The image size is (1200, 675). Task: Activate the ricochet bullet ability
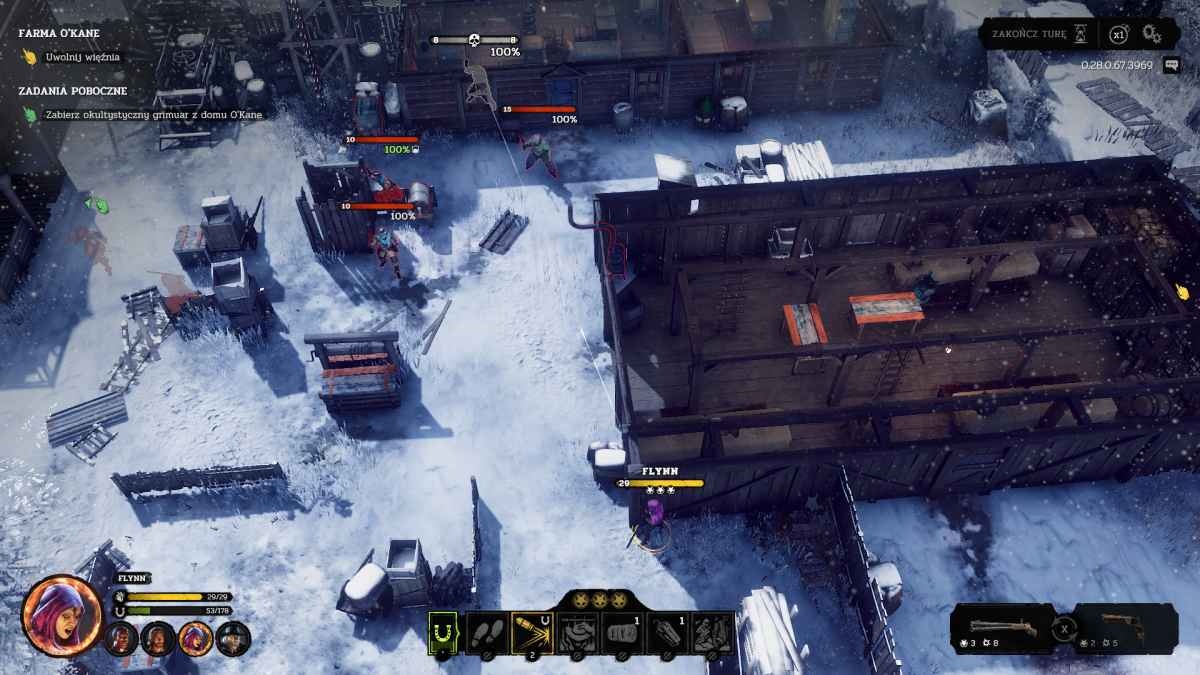[532, 633]
